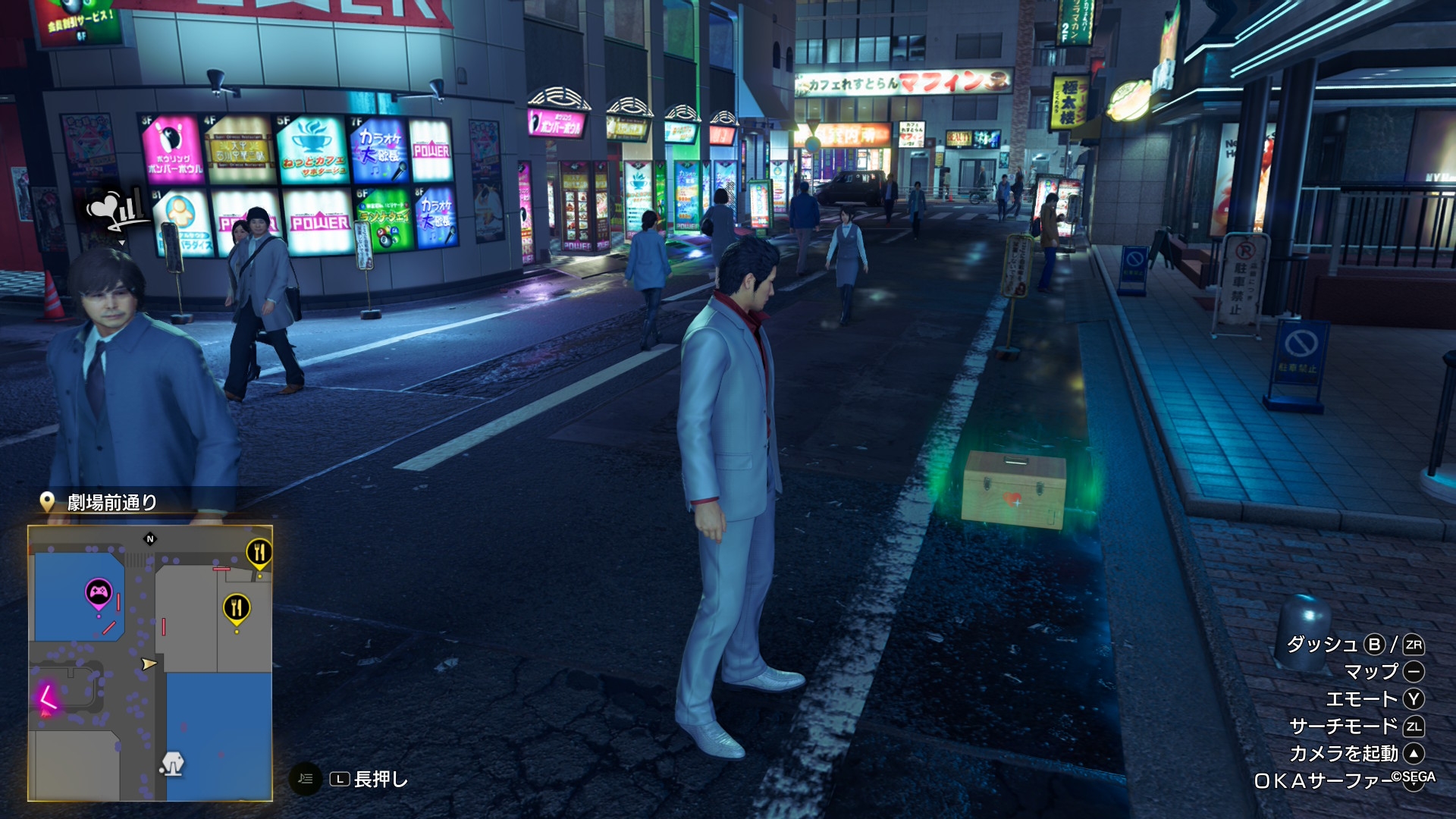Select the pink game controller map marker
Screen dimensions: 1456x819
(99, 594)
